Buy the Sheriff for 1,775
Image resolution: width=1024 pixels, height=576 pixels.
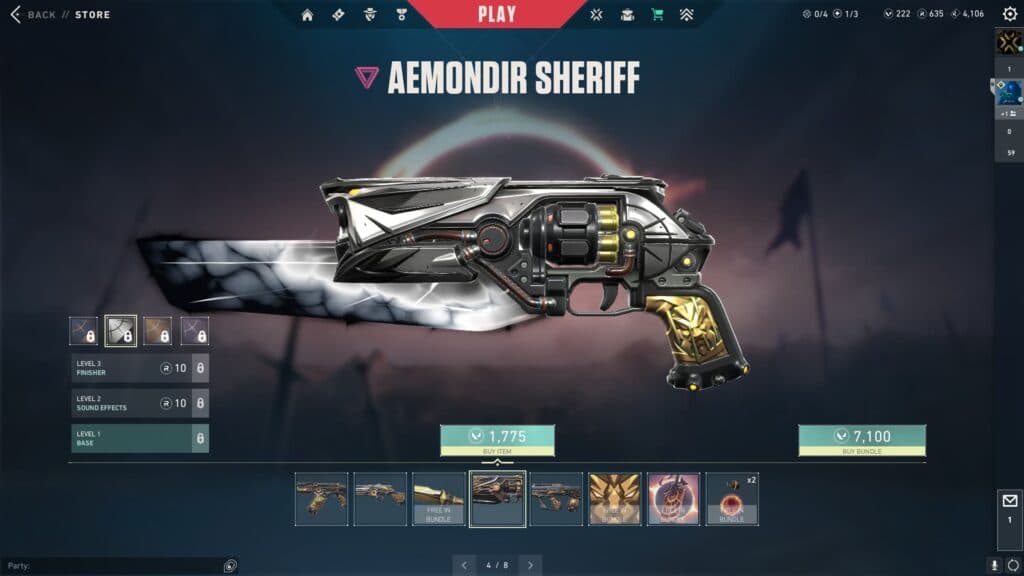497,439
